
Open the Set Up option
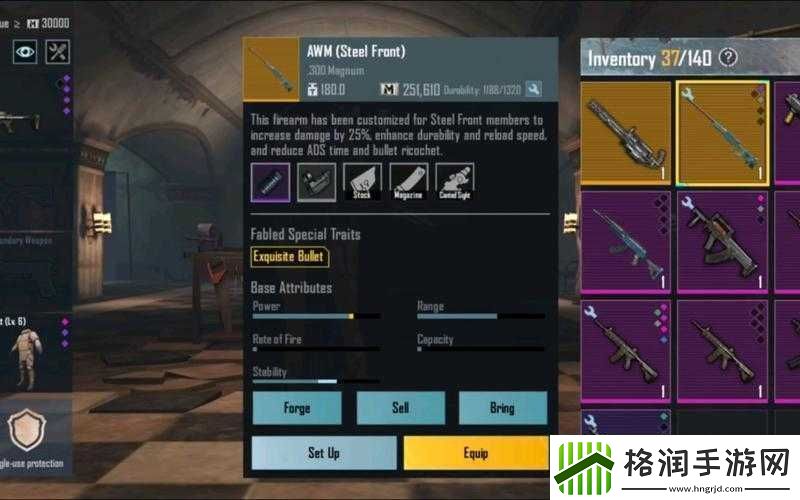(x=323, y=453)
